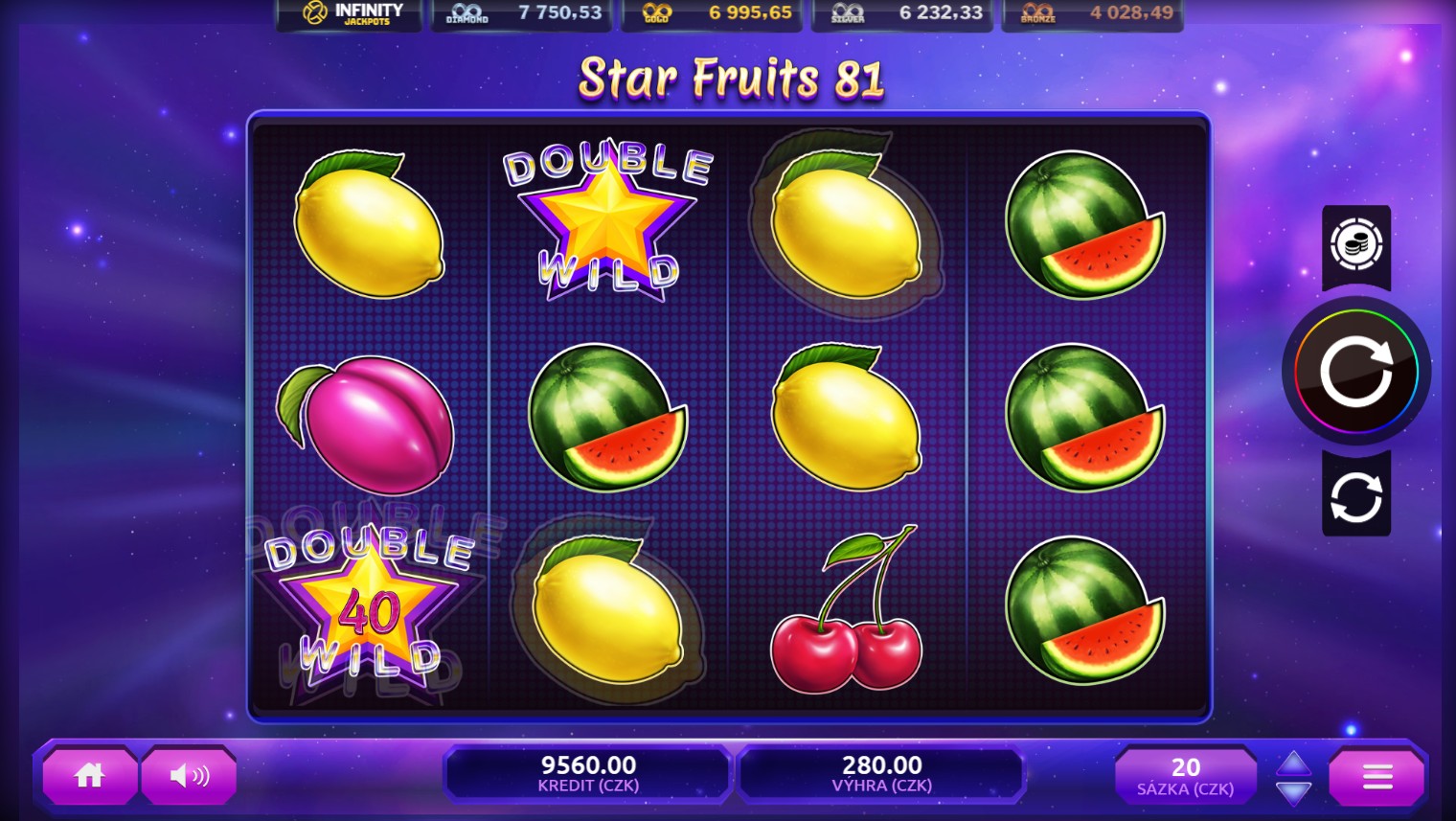View the Diamond jackpot details
Viewport: 1456px width, 821px height.
[521, 13]
